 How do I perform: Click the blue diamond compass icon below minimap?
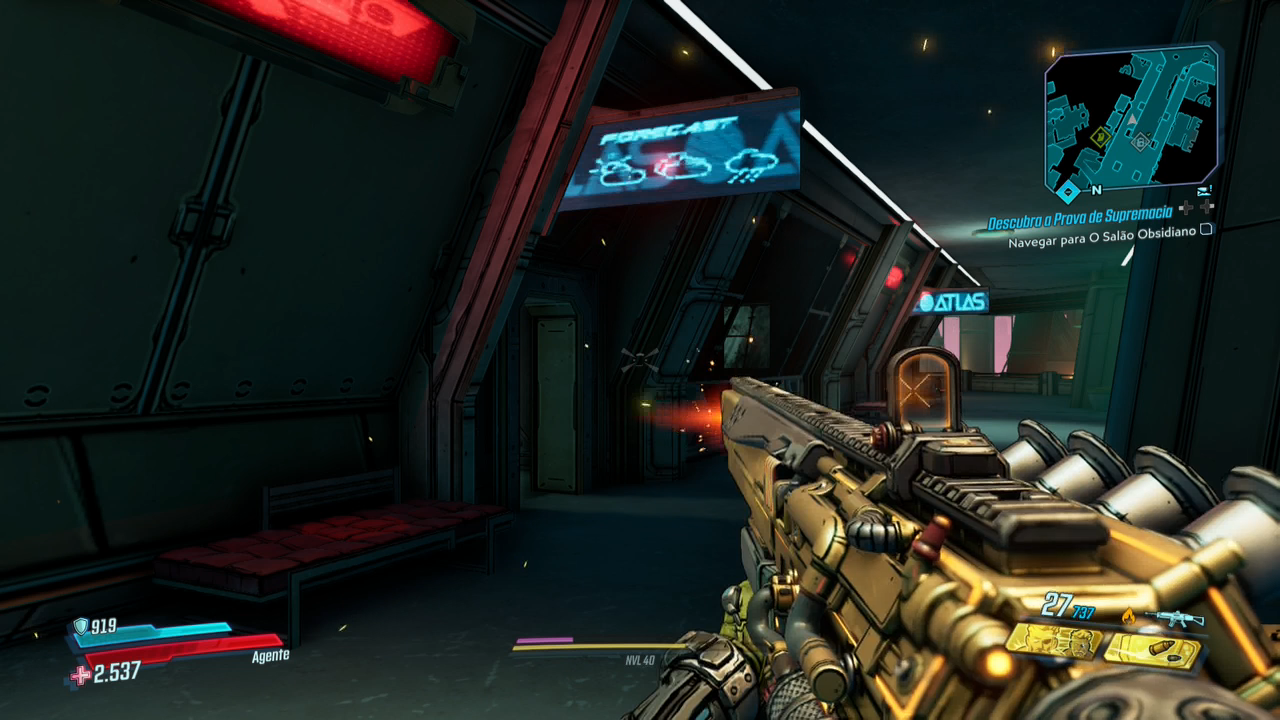pyautogui.click(x=1069, y=190)
